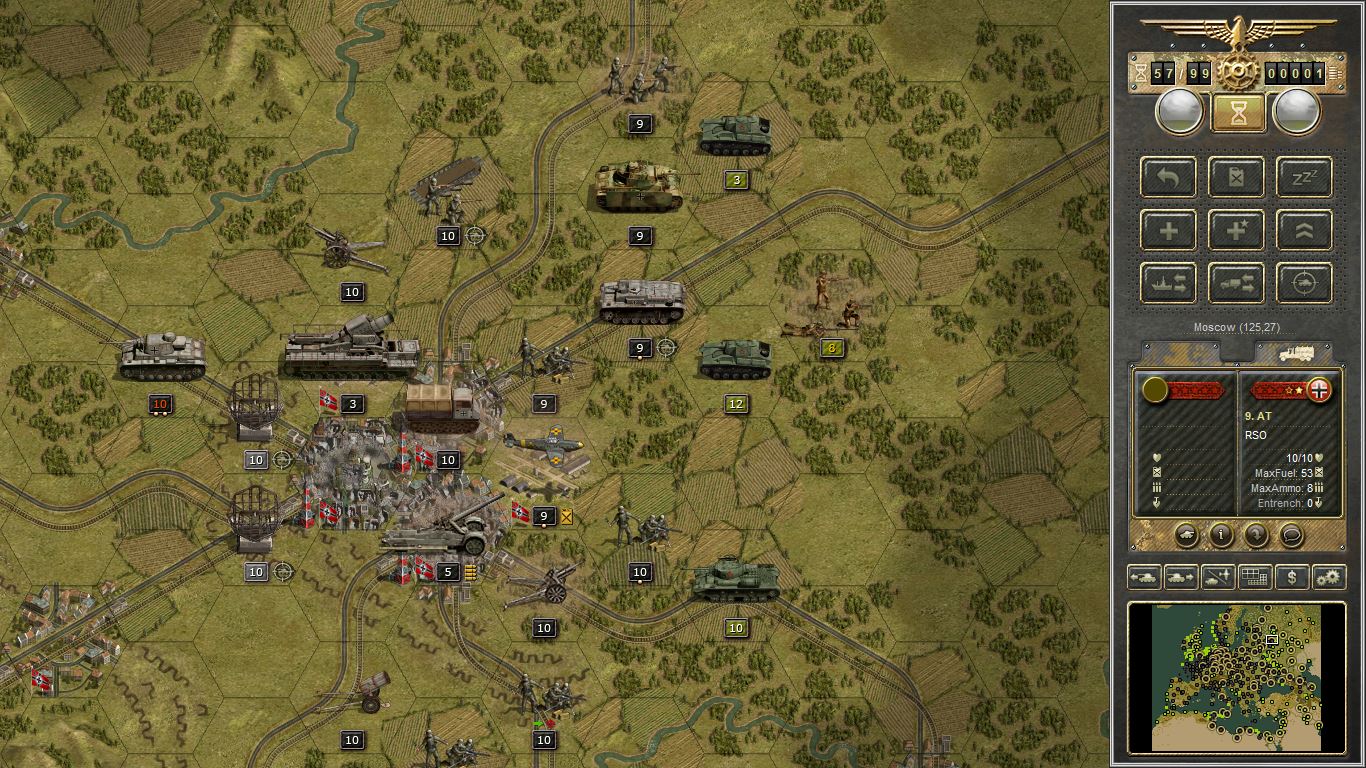The width and height of the screenshot is (1366, 768).
Task: Click the down arrow beside Entrench: 0
Action: click(1318, 503)
